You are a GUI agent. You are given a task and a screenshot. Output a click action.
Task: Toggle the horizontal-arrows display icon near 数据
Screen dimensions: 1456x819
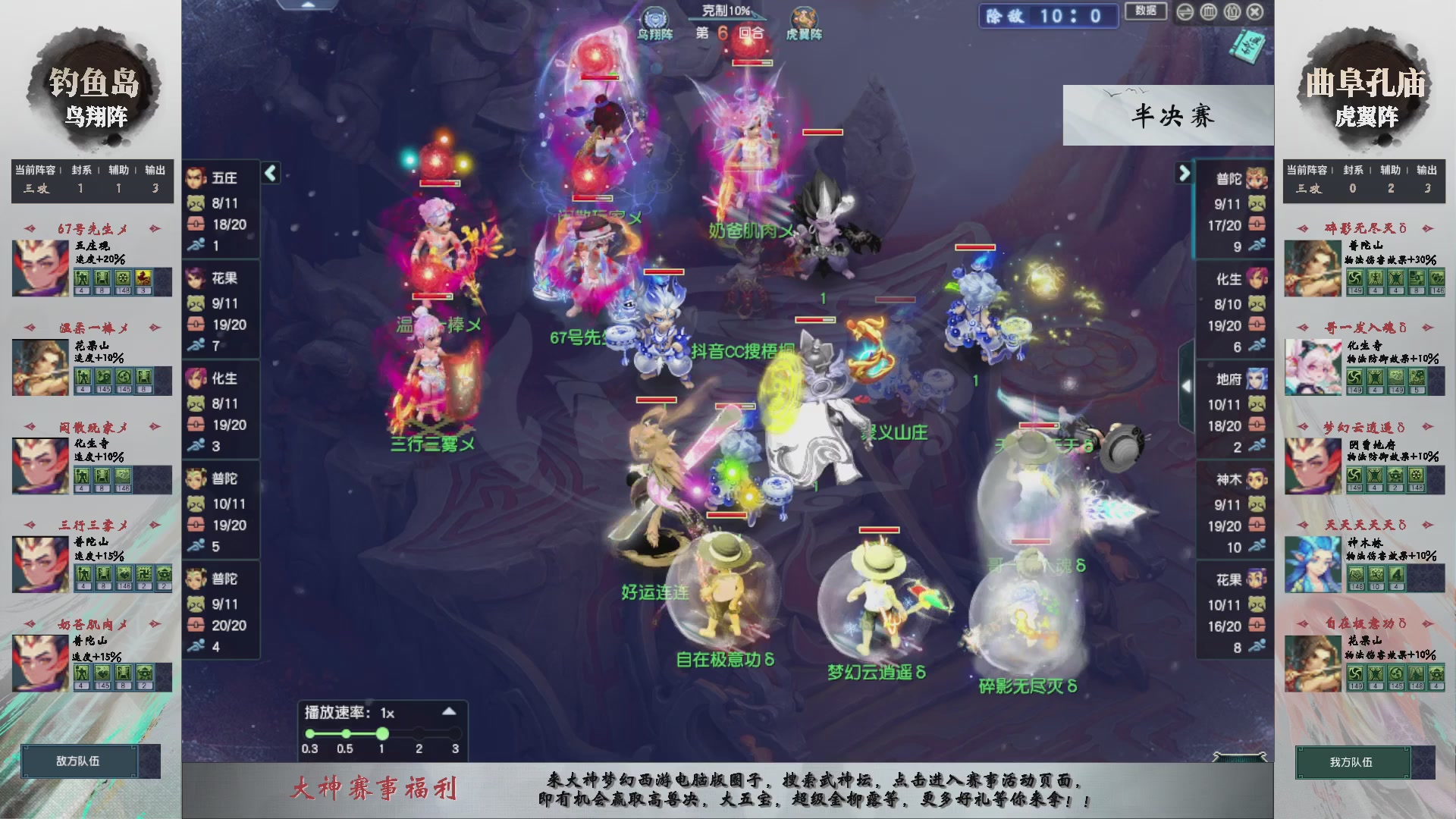coord(1185,12)
